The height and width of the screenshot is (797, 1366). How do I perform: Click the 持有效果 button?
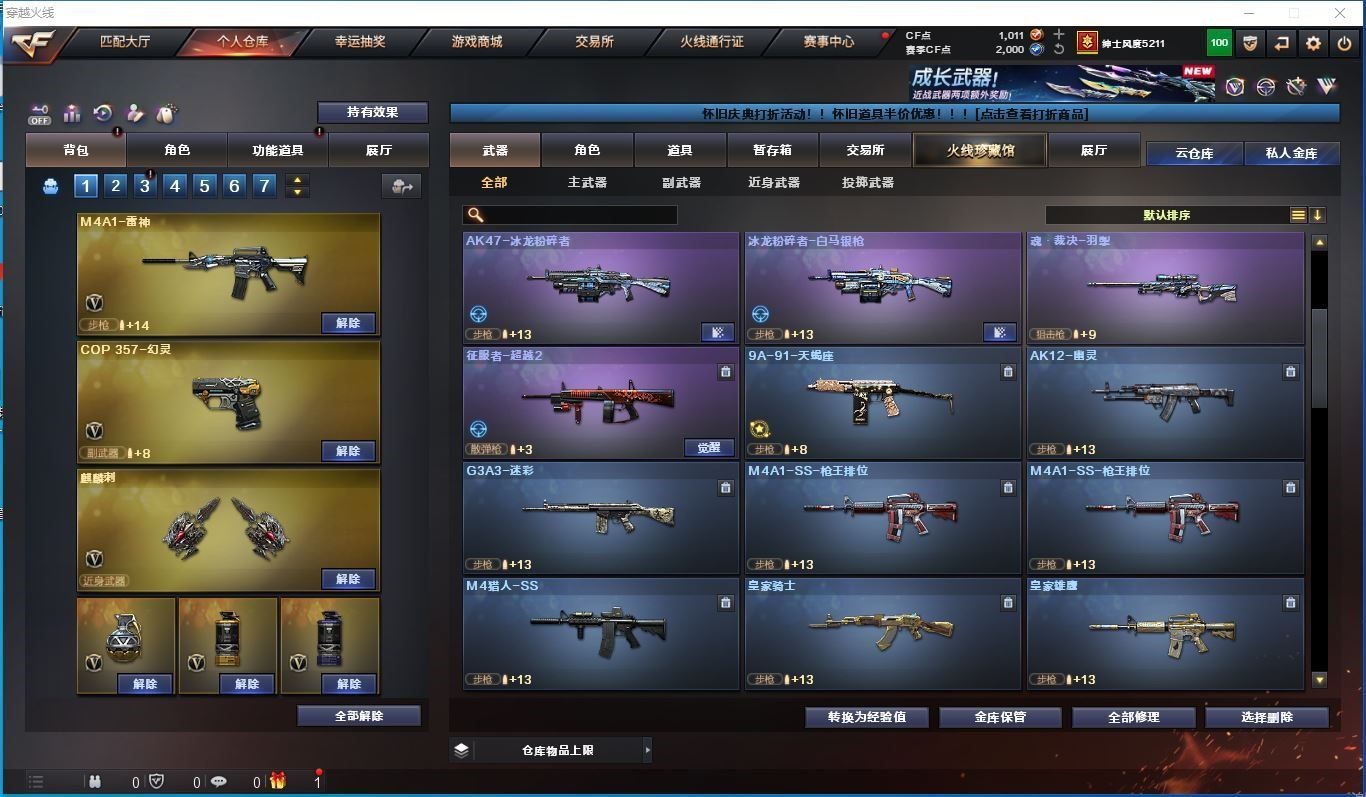[x=372, y=112]
